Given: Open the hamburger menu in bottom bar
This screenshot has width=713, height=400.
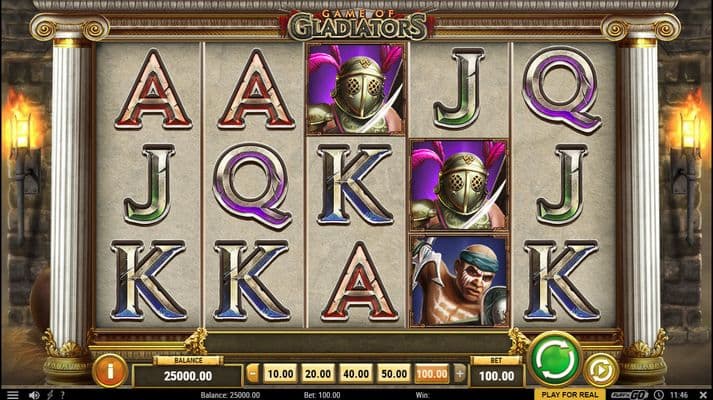Looking at the screenshot, I should click(13, 394).
